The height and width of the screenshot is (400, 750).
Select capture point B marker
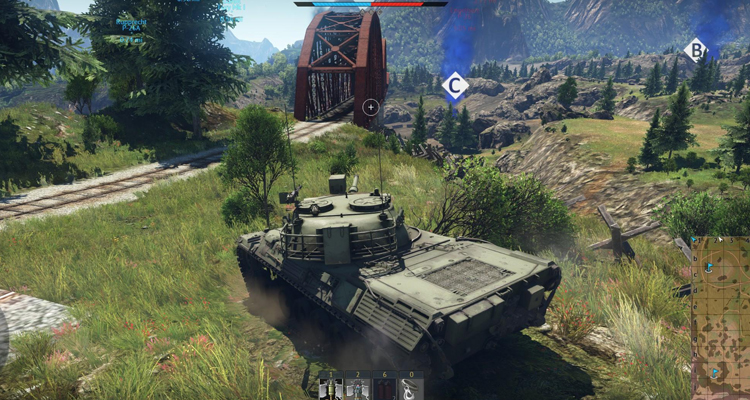[696, 49]
